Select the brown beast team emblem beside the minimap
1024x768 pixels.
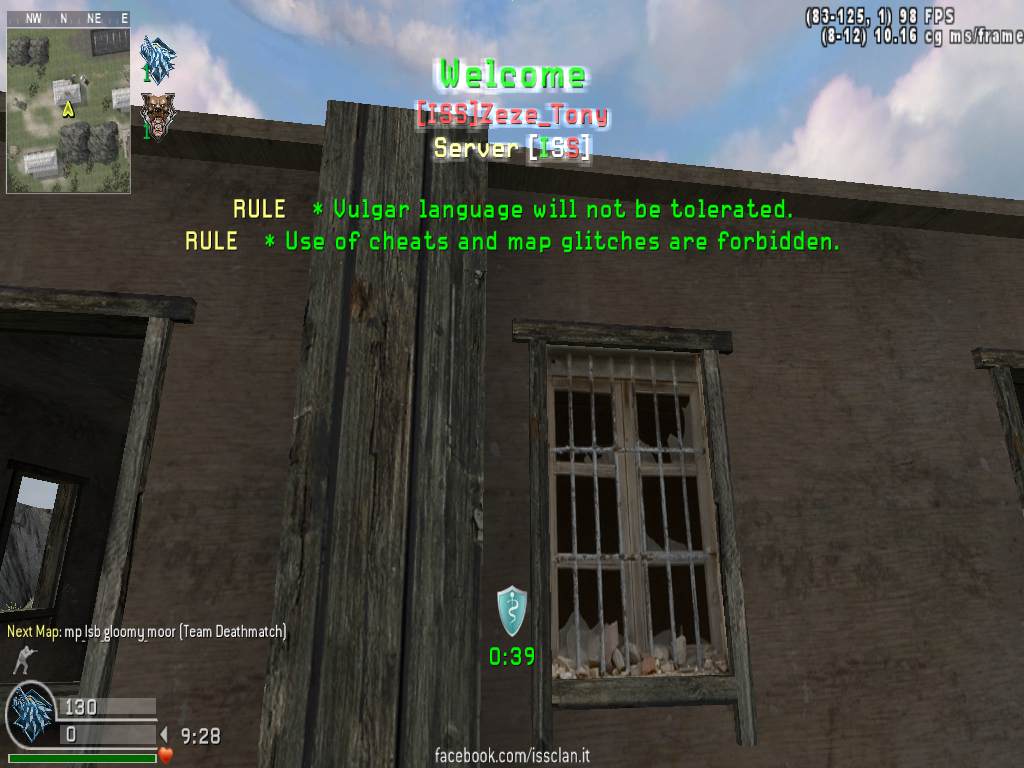tap(156, 113)
